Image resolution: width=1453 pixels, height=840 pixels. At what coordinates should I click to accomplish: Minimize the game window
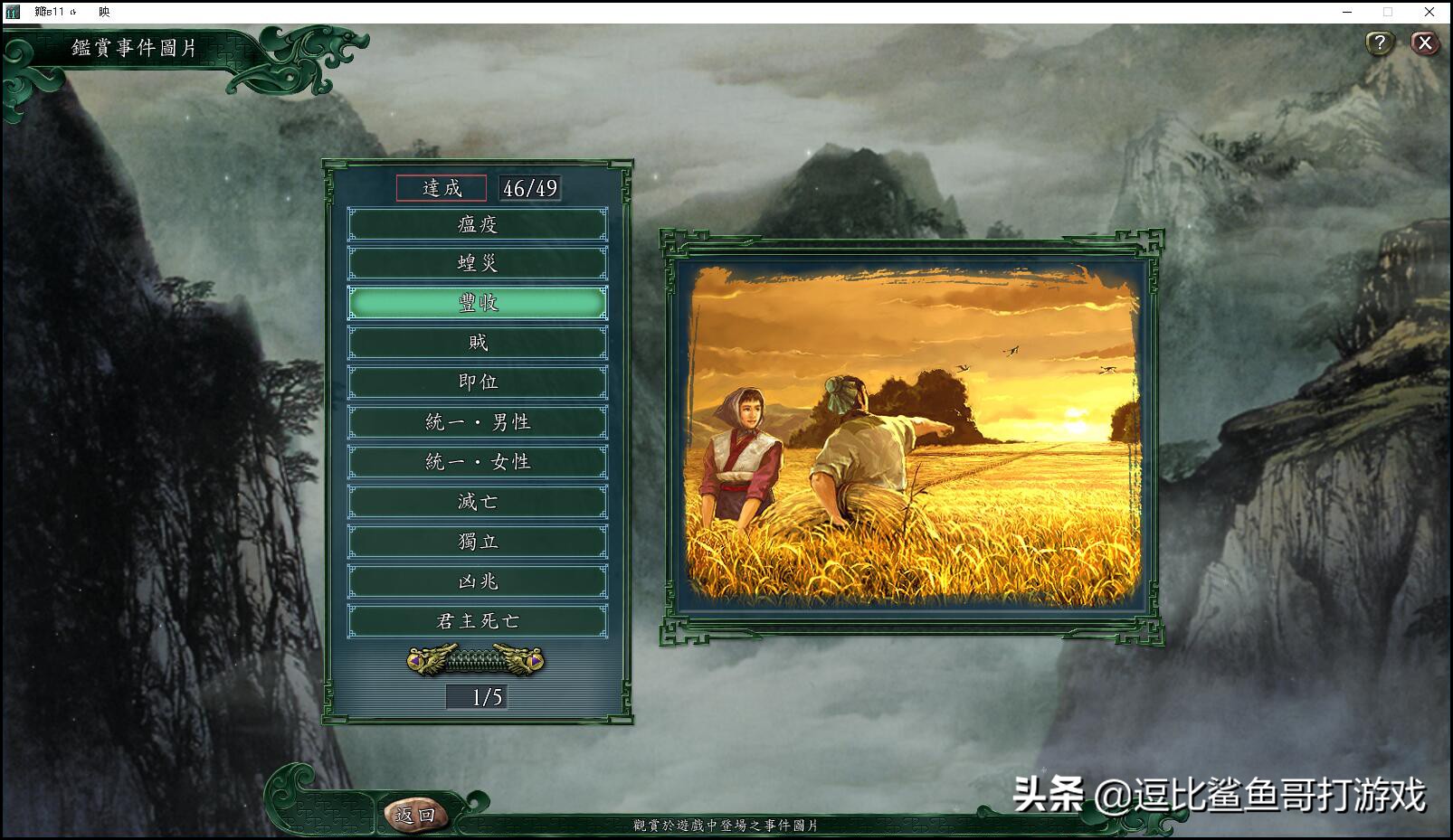click(1347, 12)
